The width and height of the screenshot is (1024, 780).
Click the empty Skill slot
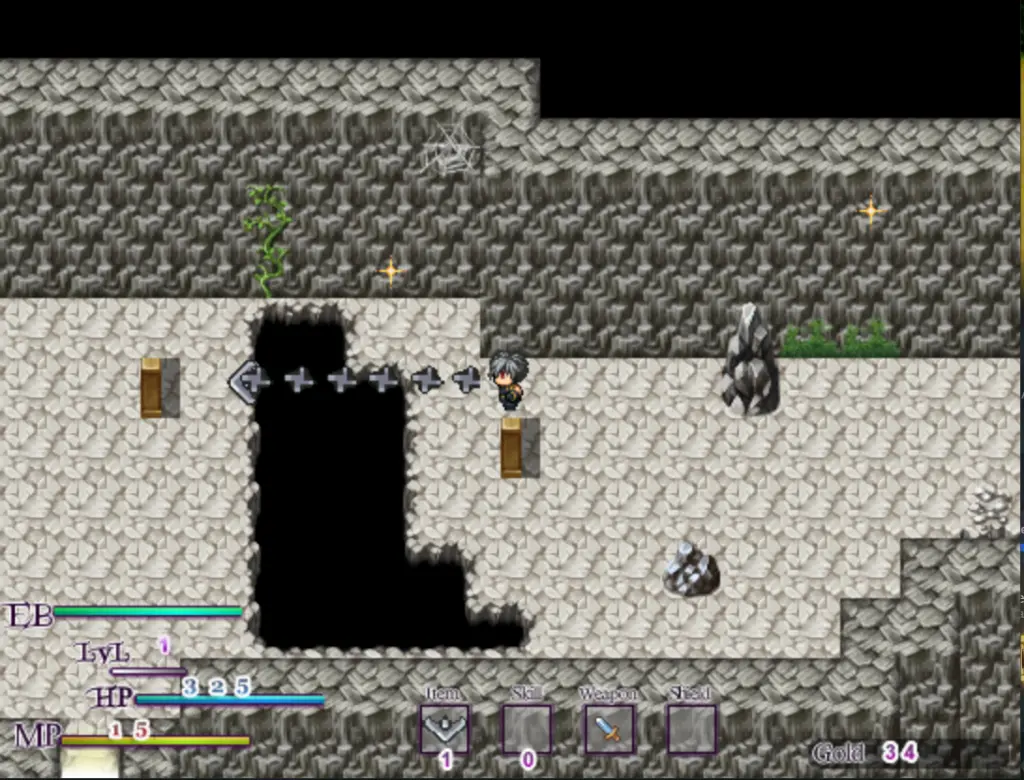(527, 729)
